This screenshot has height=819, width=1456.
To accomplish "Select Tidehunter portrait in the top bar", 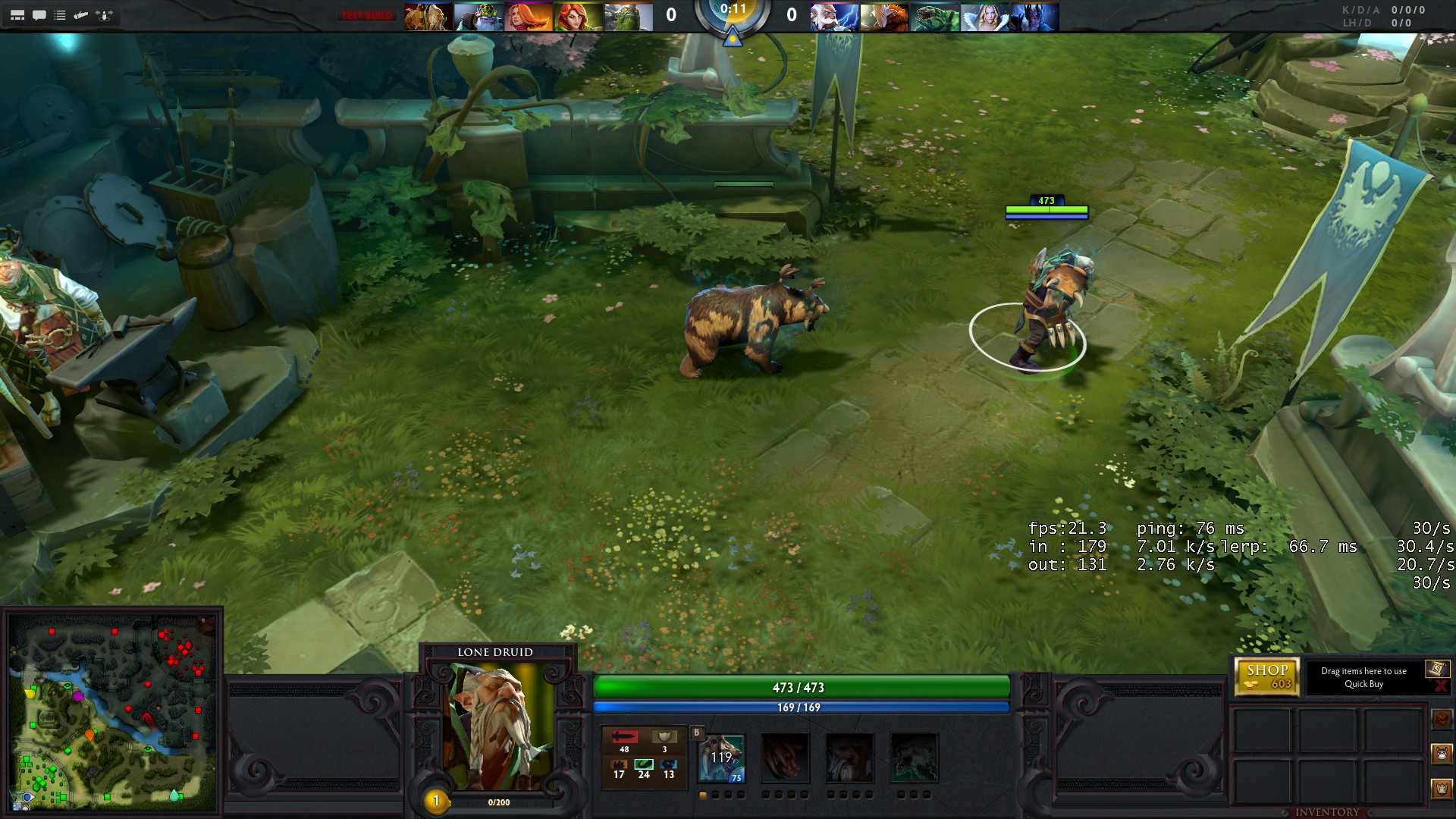I will coord(934,17).
